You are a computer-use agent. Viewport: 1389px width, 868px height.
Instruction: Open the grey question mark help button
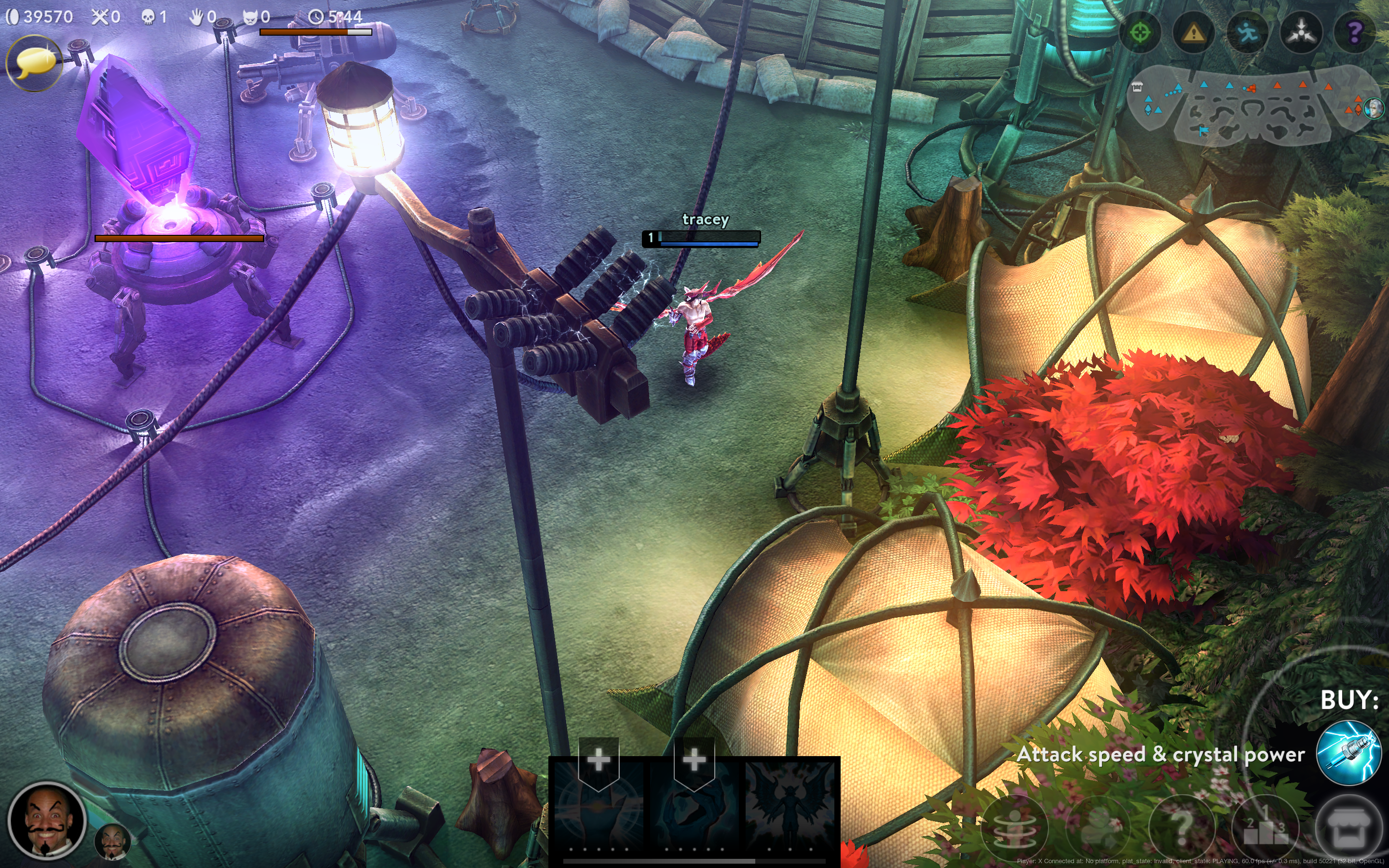pyautogui.click(x=1181, y=827)
